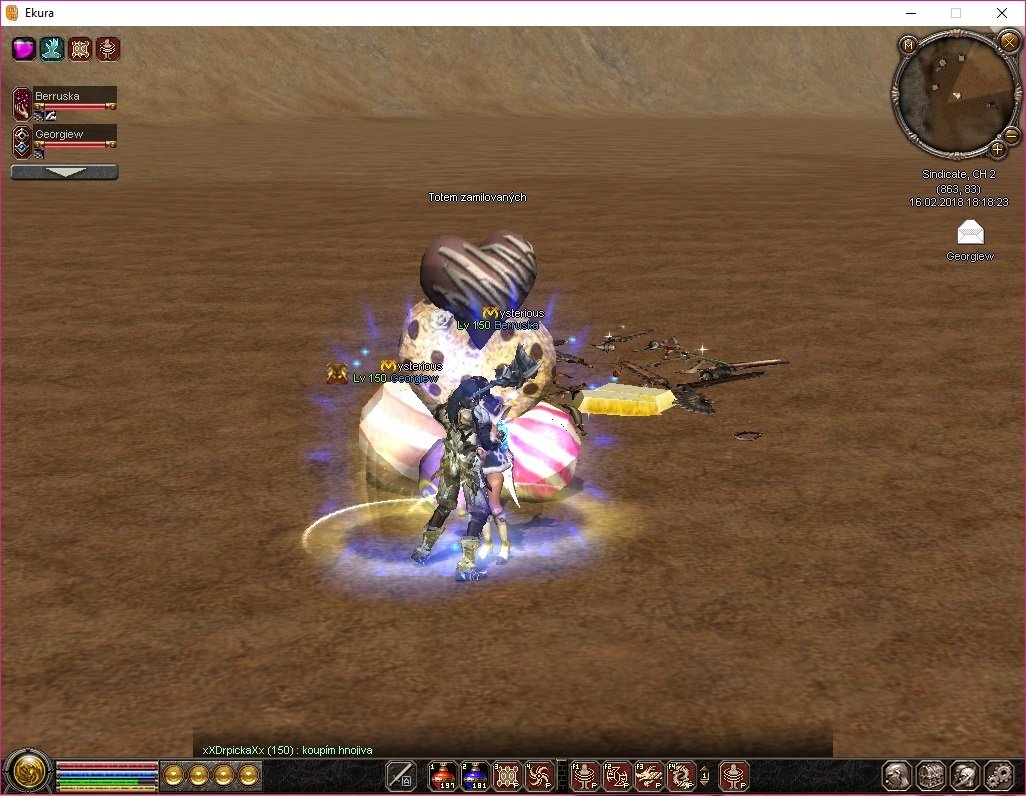Click the pink heart buff icon

click(24, 49)
